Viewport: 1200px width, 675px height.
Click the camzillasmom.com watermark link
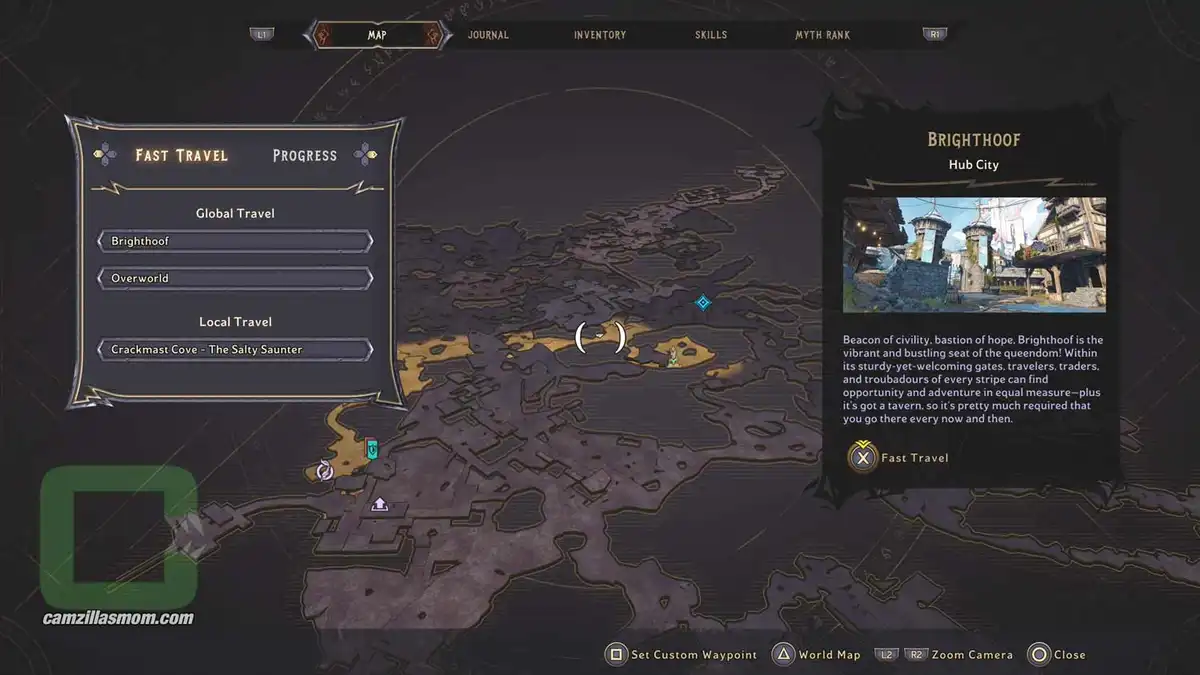(x=118, y=618)
